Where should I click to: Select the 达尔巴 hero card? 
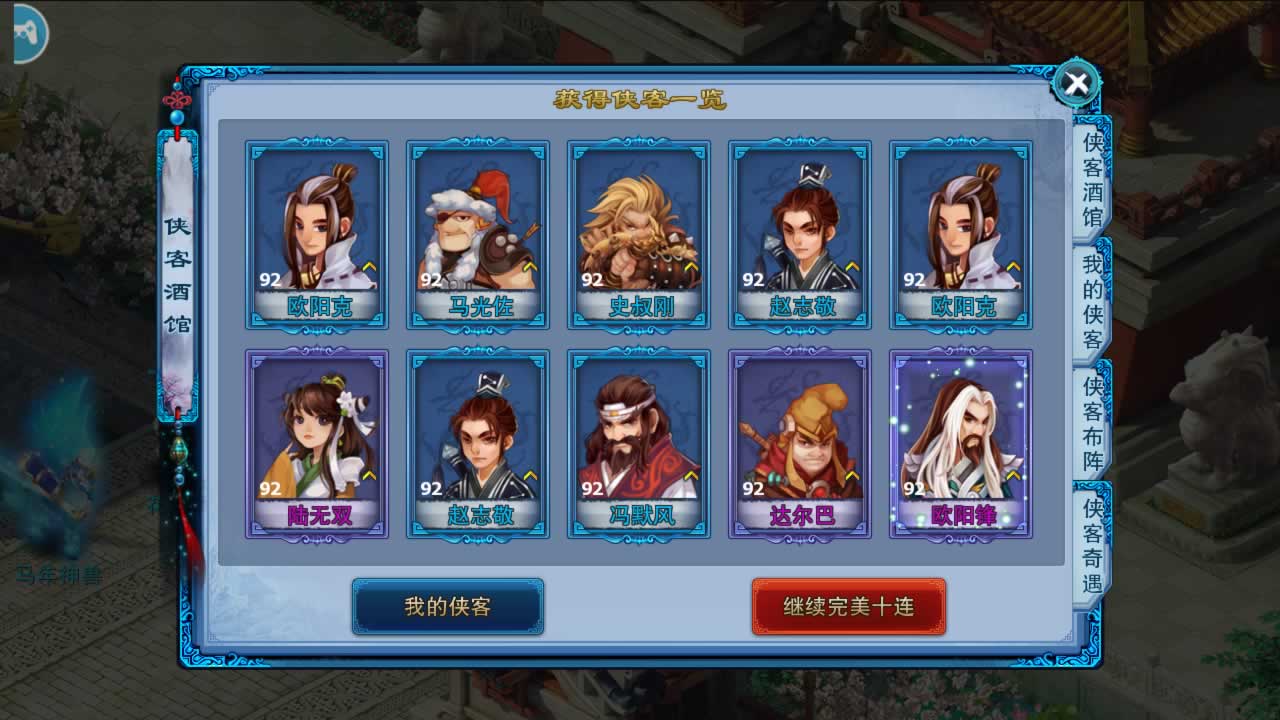click(x=800, y=443)
